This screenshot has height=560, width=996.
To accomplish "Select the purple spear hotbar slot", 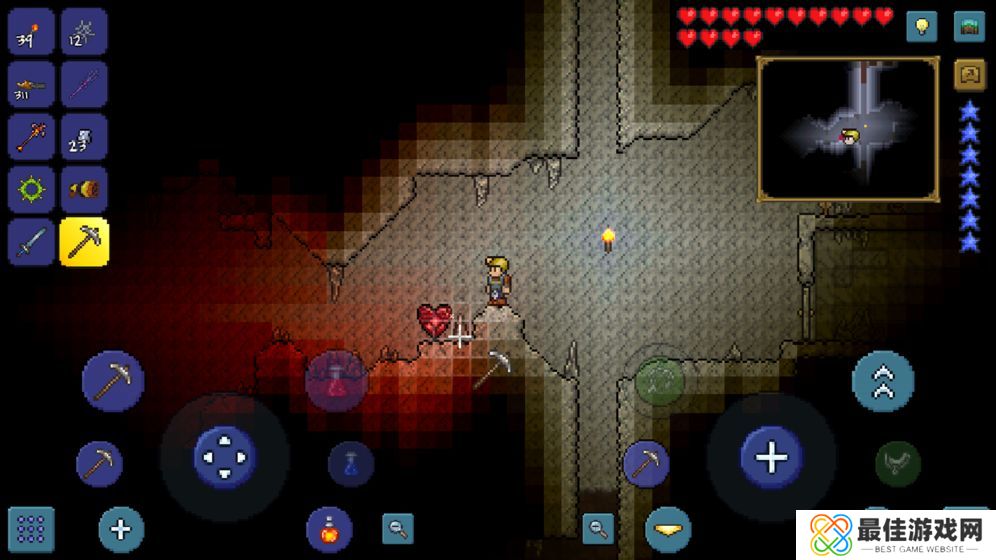I will pyautogui.click(x=84, y=85).
